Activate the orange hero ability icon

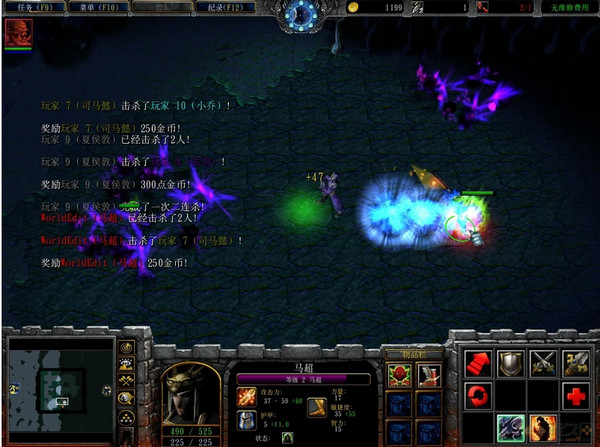click(544, 429)
